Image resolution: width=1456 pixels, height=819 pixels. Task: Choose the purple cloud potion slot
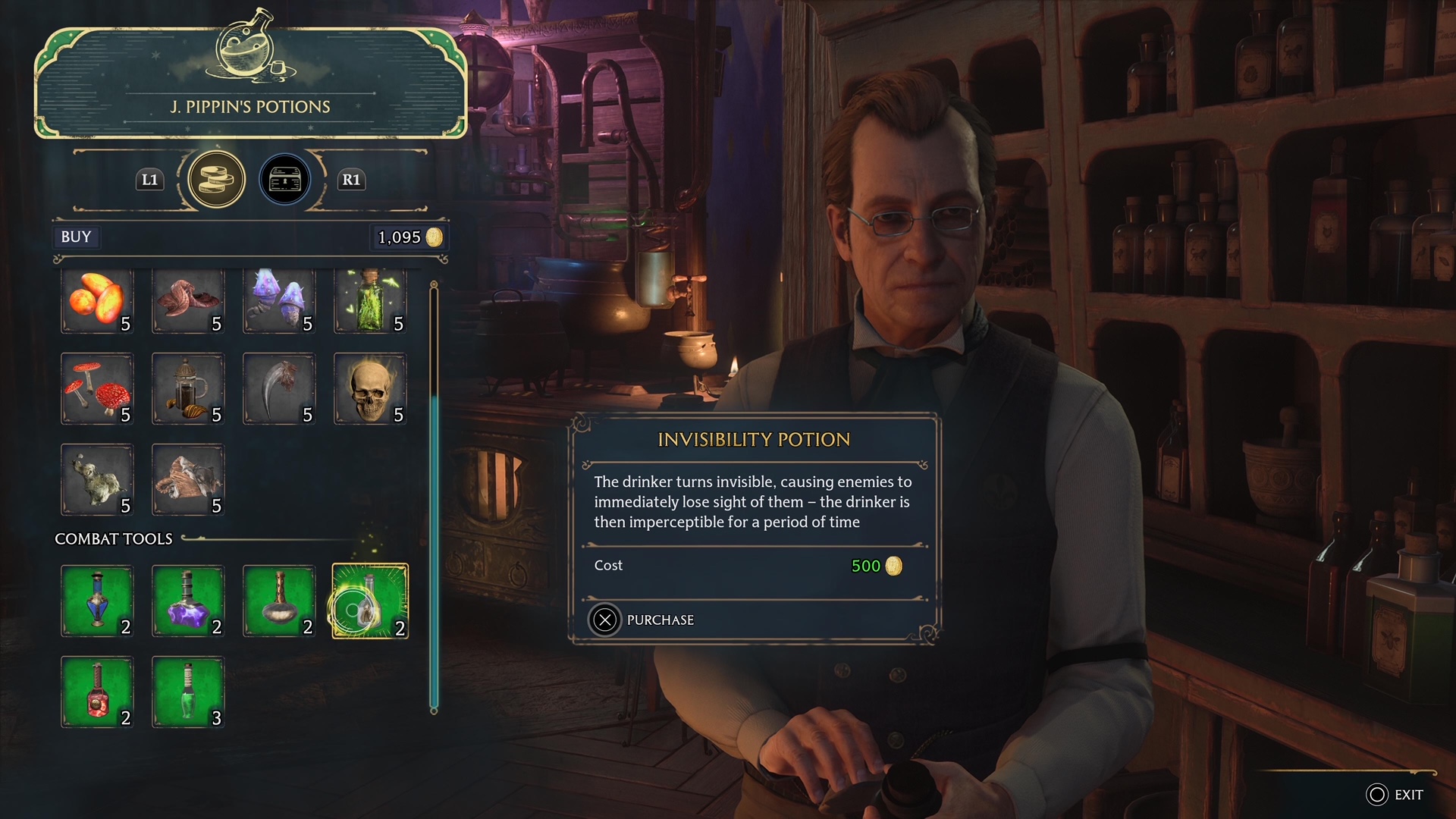(188, 601)
